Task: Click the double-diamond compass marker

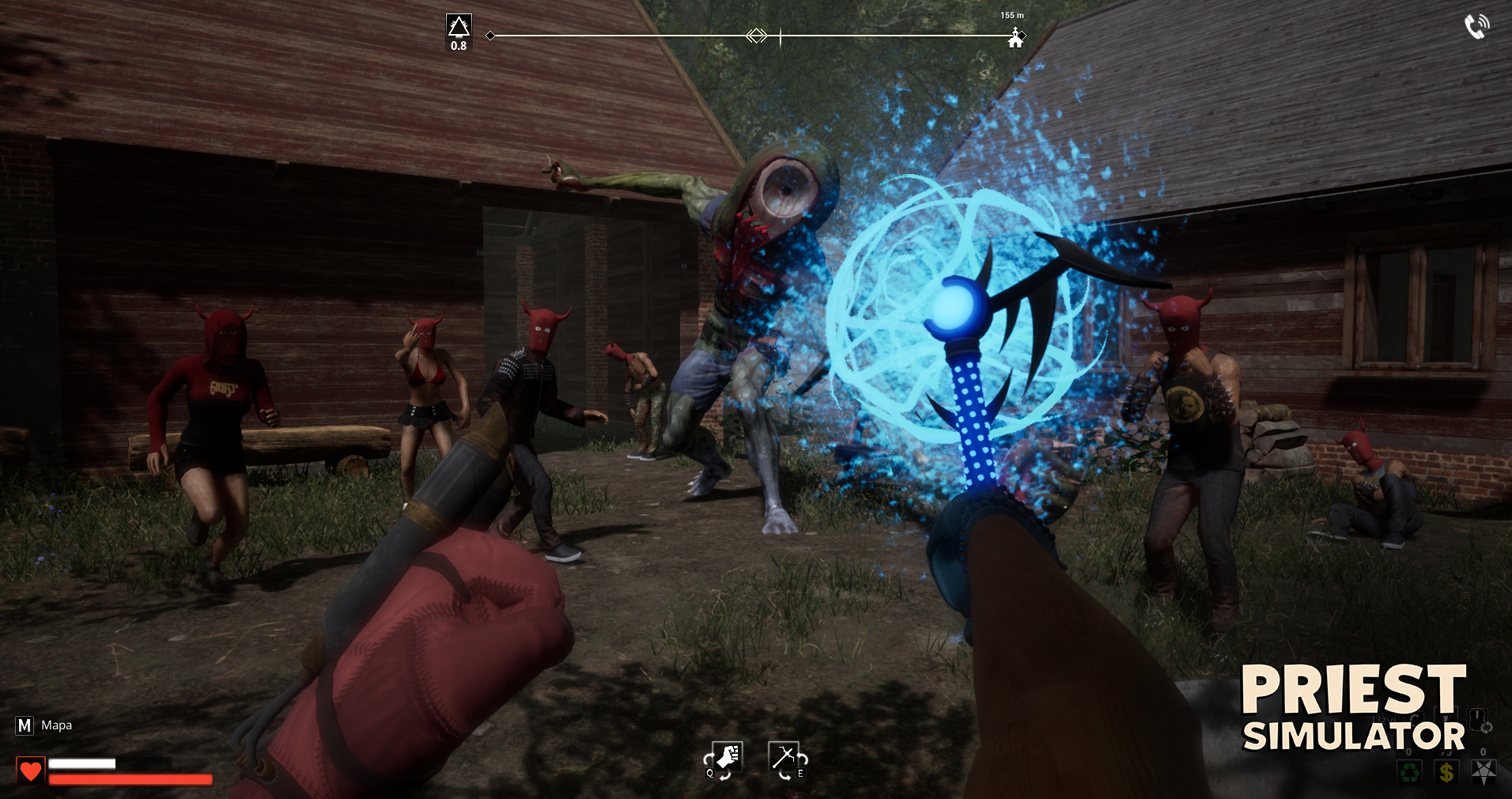Action: coord(757,36)
